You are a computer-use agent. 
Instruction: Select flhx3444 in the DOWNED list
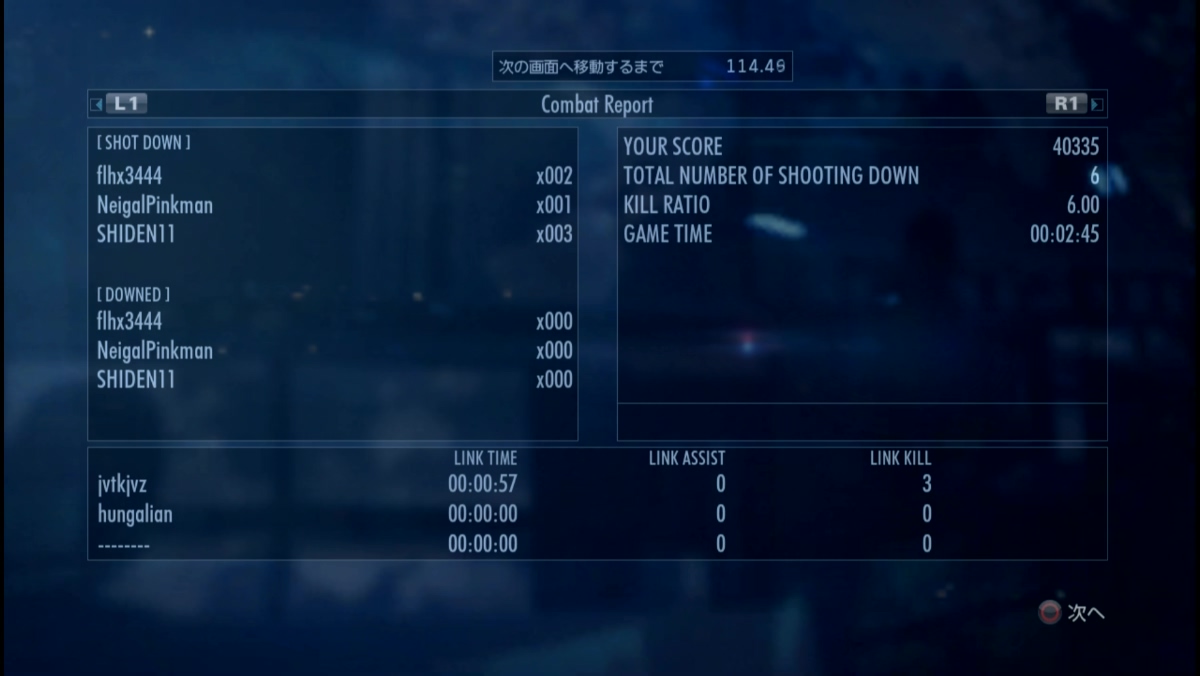[130, 322]
